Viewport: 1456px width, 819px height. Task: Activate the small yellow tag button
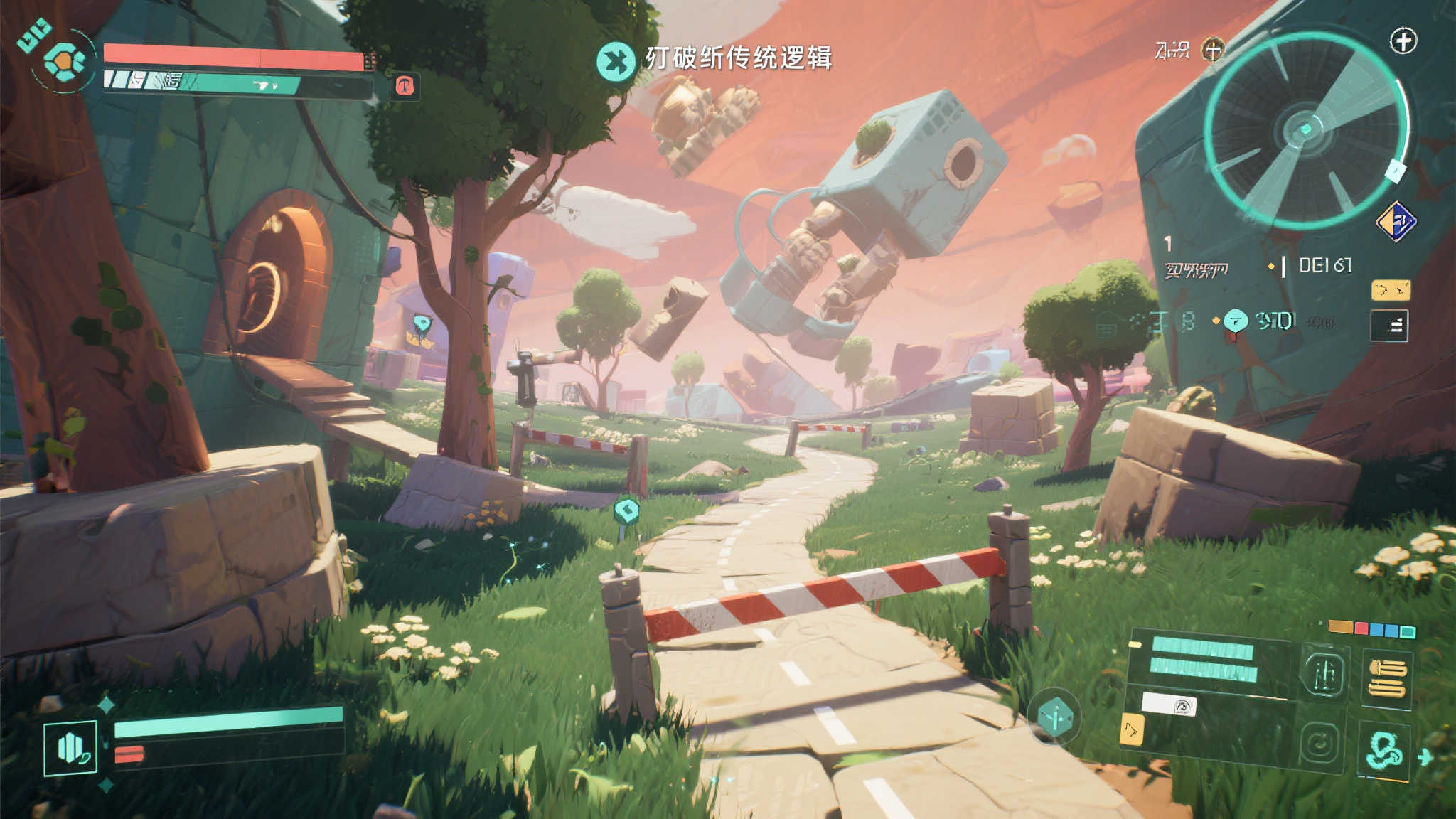click(x=1390, y=290)
